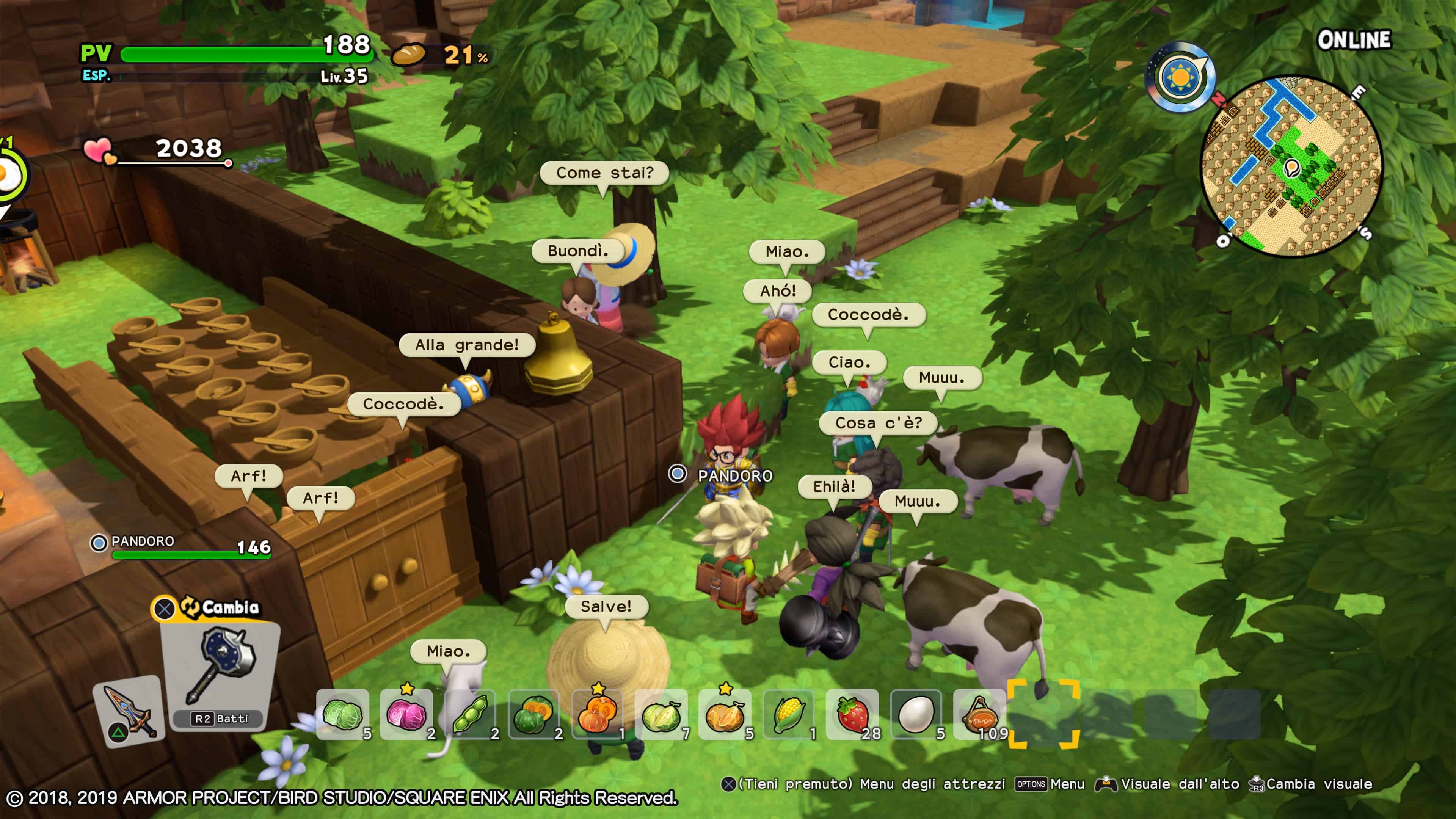
Task: Click the sun day-cycle compass icon
Action: pos(1180,77)
